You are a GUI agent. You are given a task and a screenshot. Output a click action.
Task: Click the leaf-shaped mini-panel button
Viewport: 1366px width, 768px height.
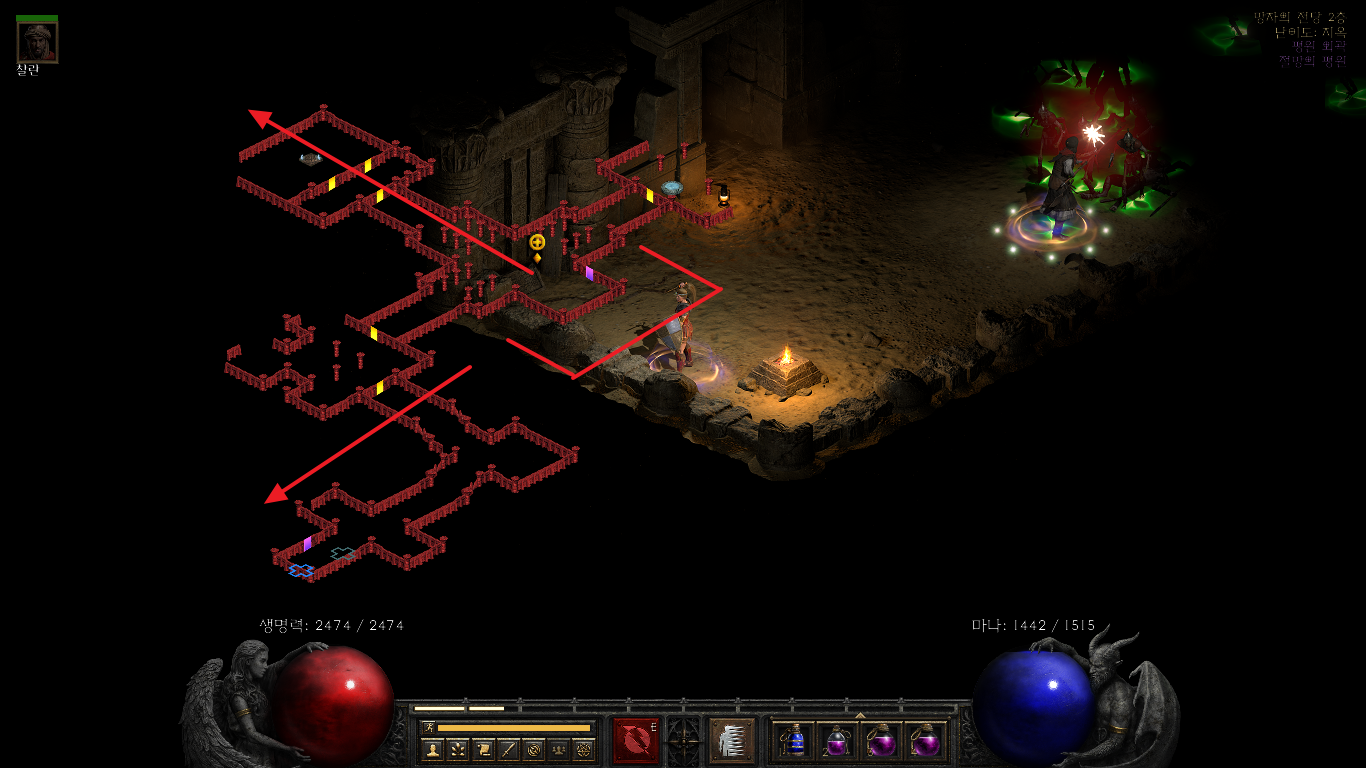458,749
